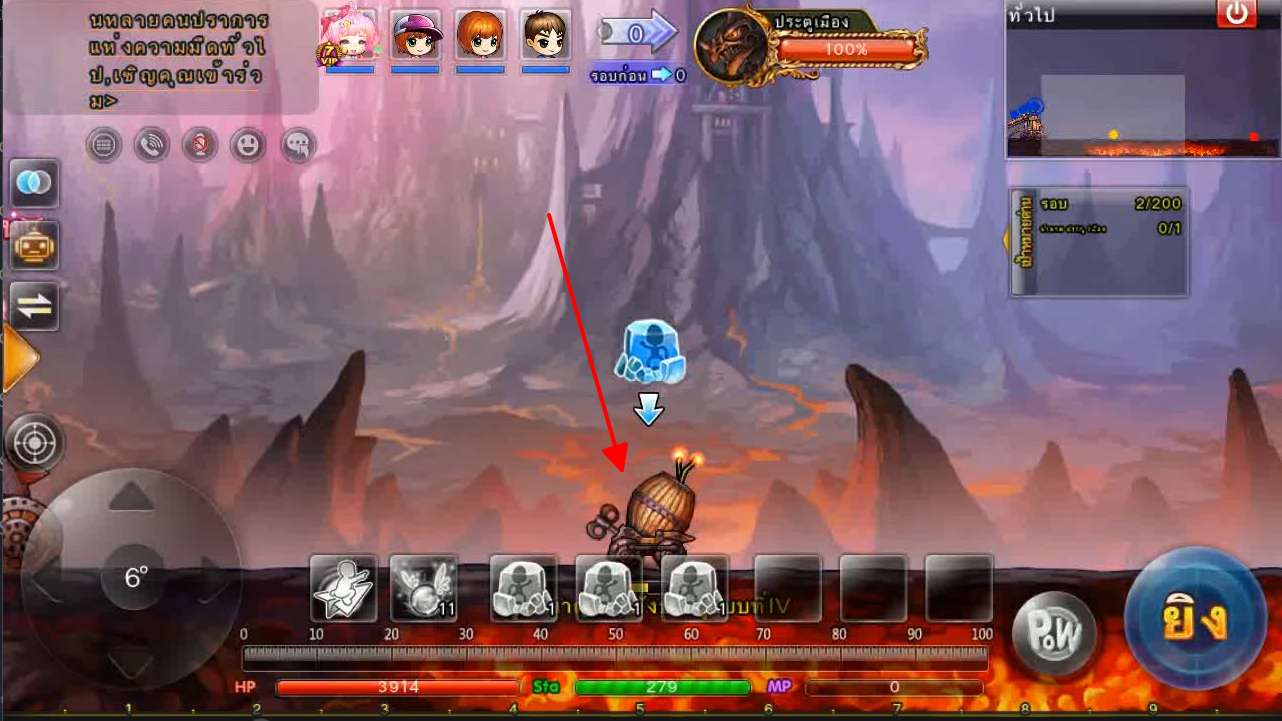Select the pink-haired VIP player portrait
The image size is (1282, 721).
coord(349,38)
